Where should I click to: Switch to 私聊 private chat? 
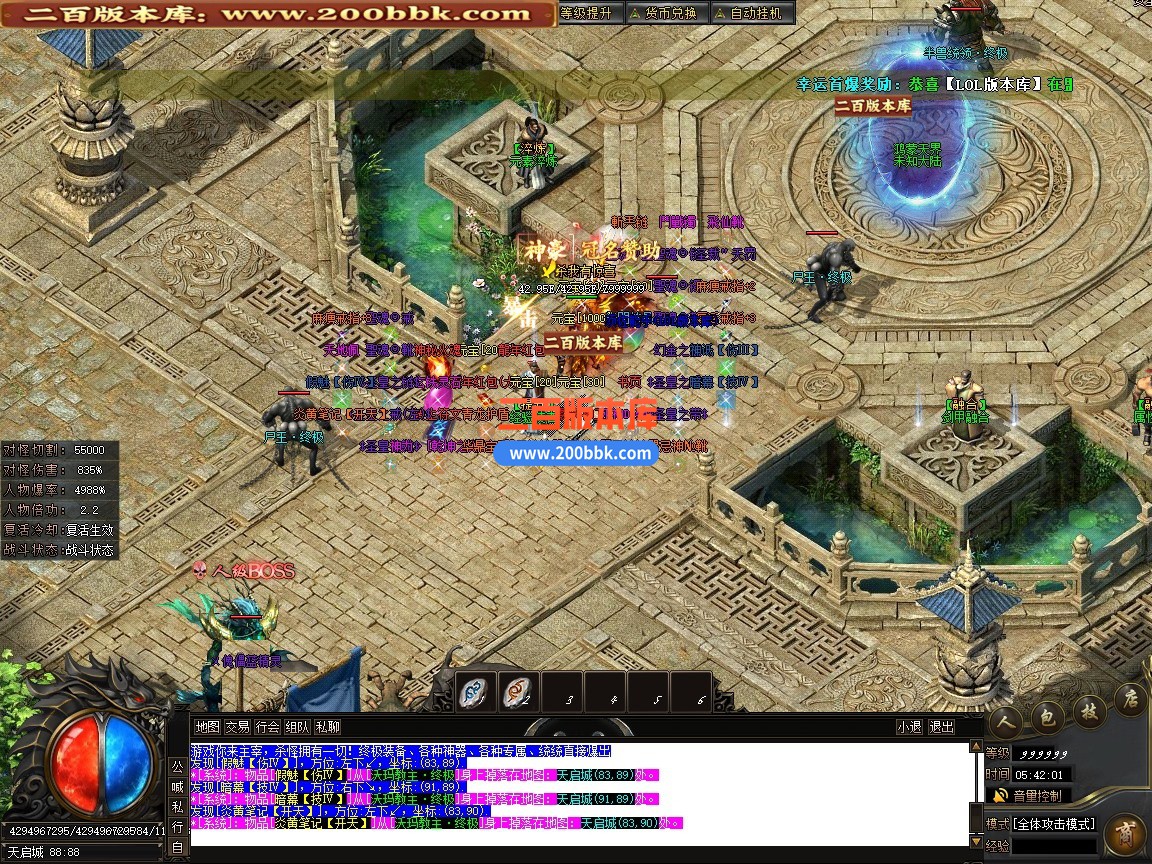[327, 727]
